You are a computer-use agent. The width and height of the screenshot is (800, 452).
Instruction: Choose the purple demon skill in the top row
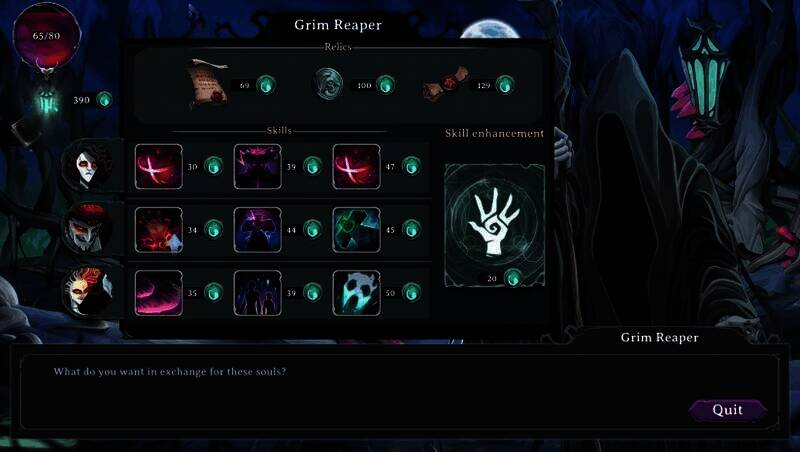point(258,166)
